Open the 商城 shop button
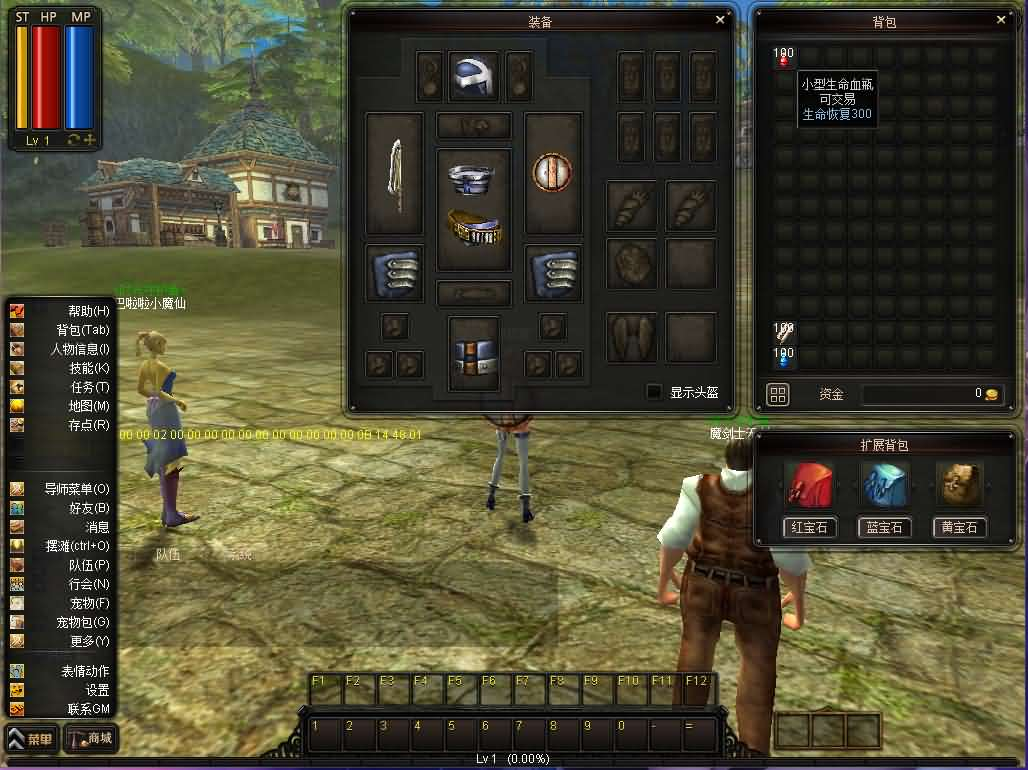Viewport: 1028px width, 770px height. (91, 740)
